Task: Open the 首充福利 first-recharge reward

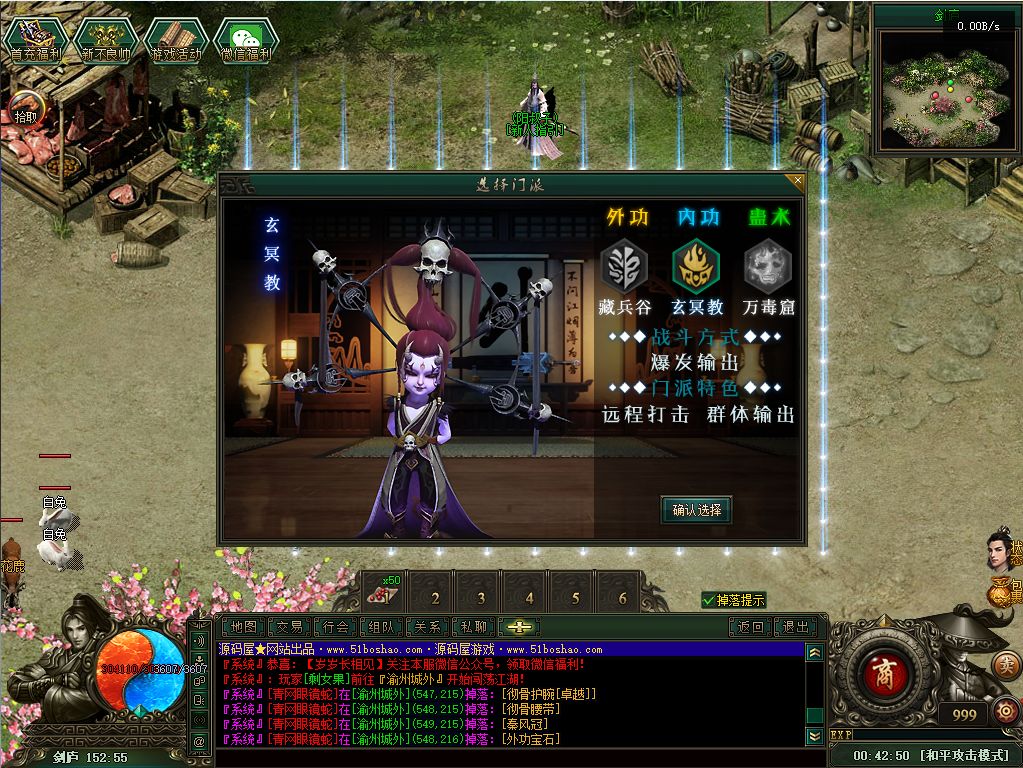Action: pos(31,40)
